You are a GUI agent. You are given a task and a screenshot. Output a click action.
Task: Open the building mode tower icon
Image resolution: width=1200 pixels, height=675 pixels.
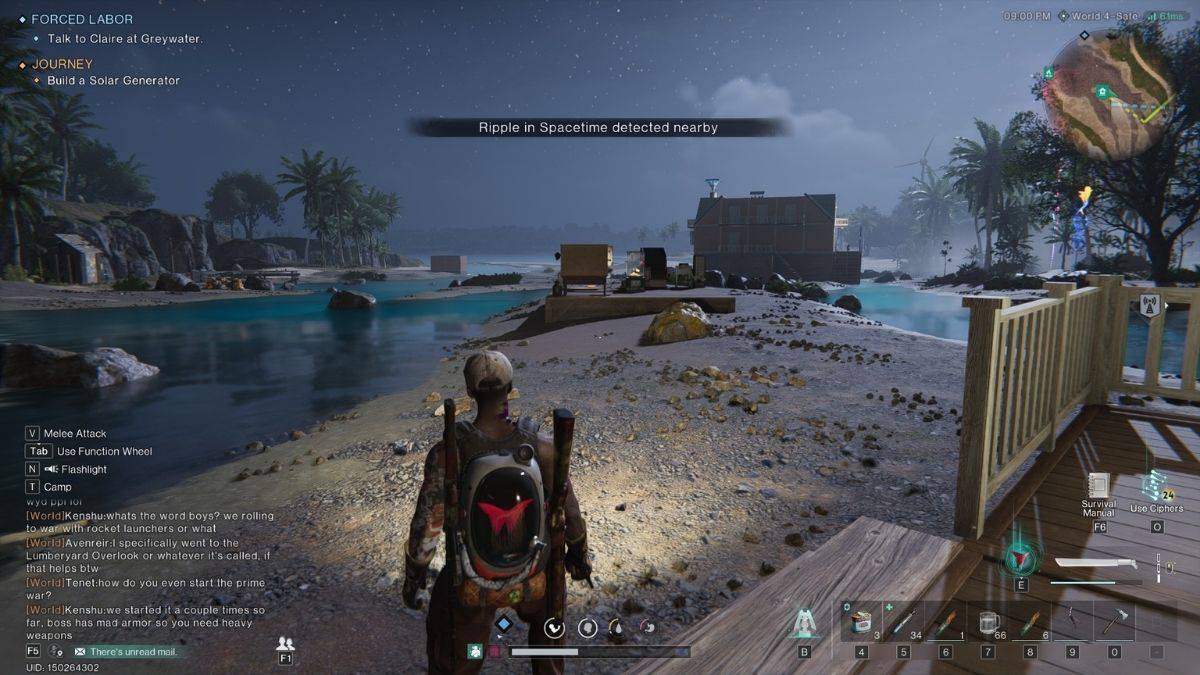(x=803, y=624)
